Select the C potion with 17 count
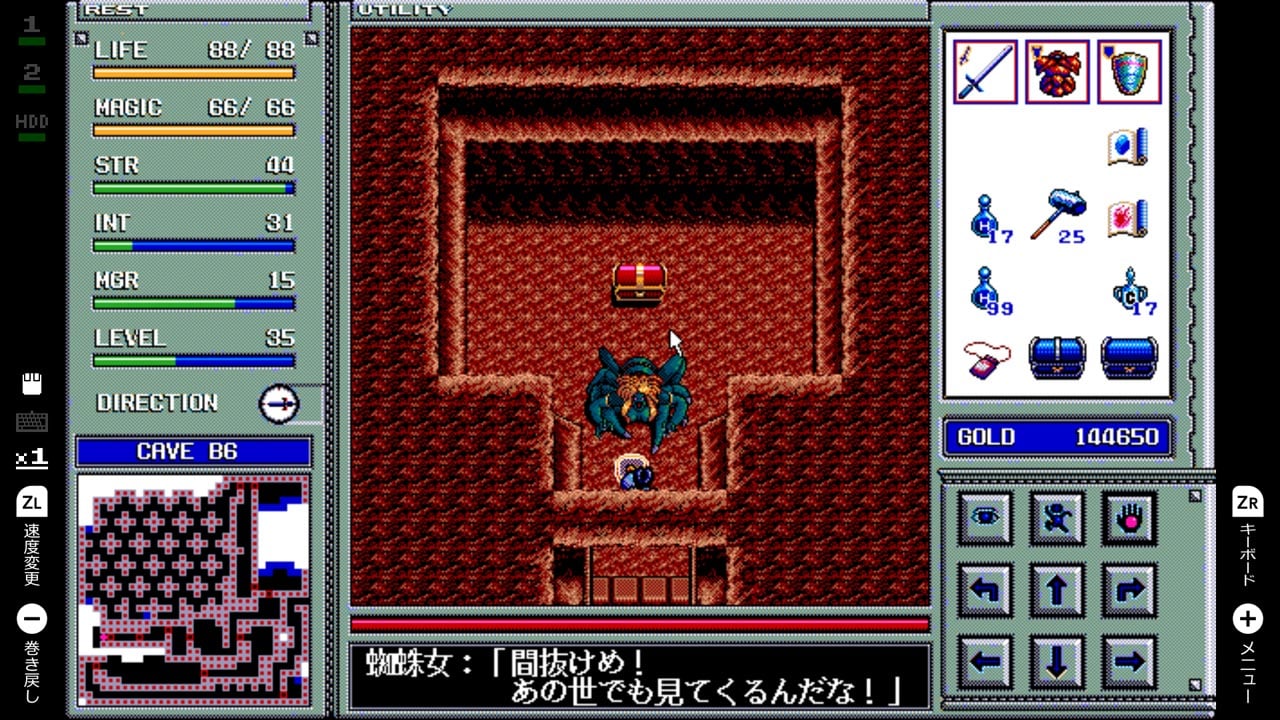Viewport: 1280px width, 720px height. pos(1131,292)
